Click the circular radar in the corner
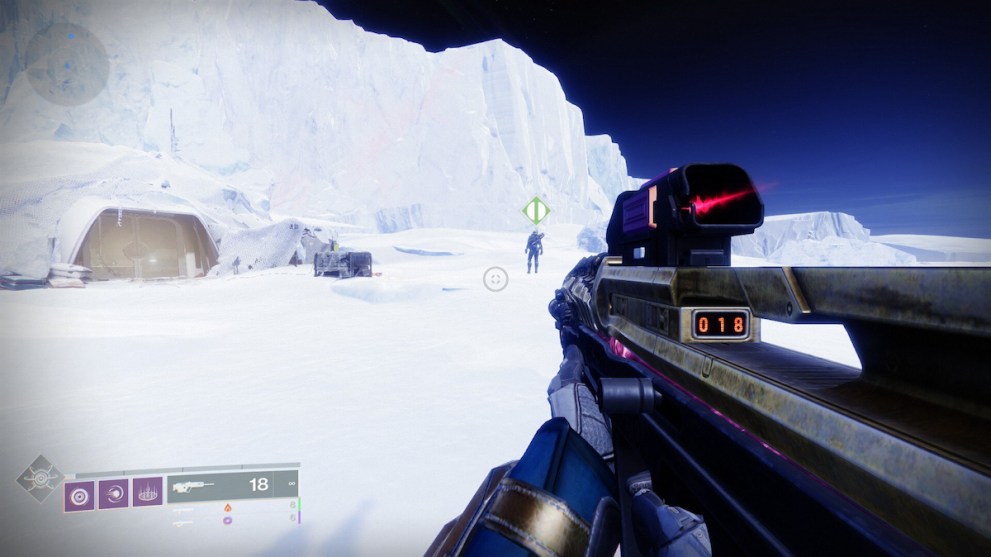The width and height of the screenshot is (991, 557). pyautogui.click(x=67, y=64)
